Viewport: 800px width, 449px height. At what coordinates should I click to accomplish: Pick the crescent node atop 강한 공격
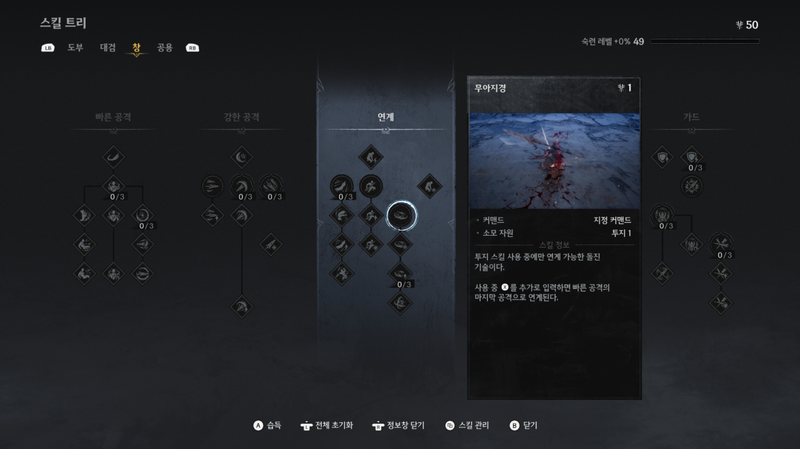point(241,156)
